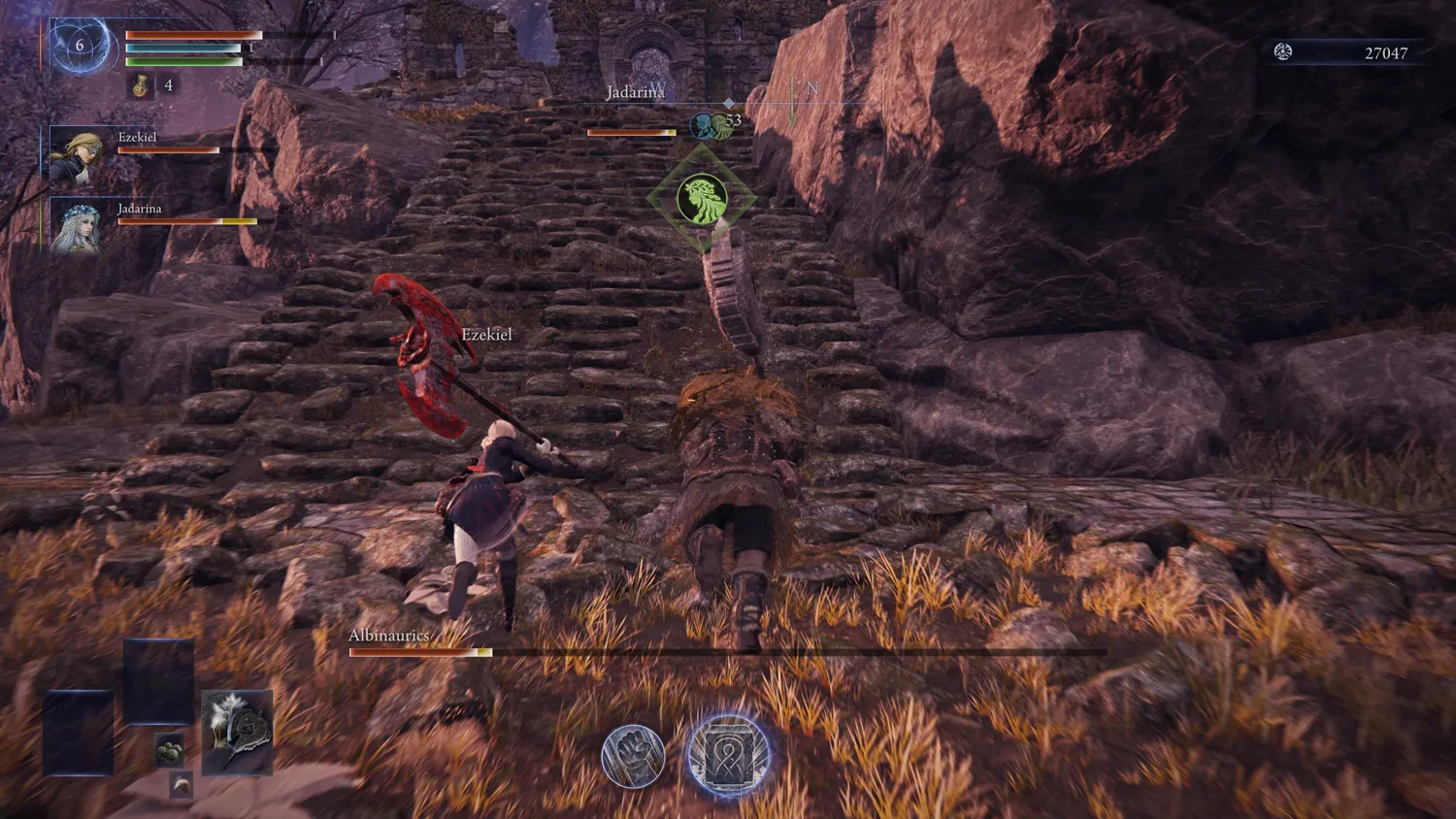The width and height of the screenshot is (1456, 819).
Task: Click the rune currency emblem icon
Action: (1283, 52)
